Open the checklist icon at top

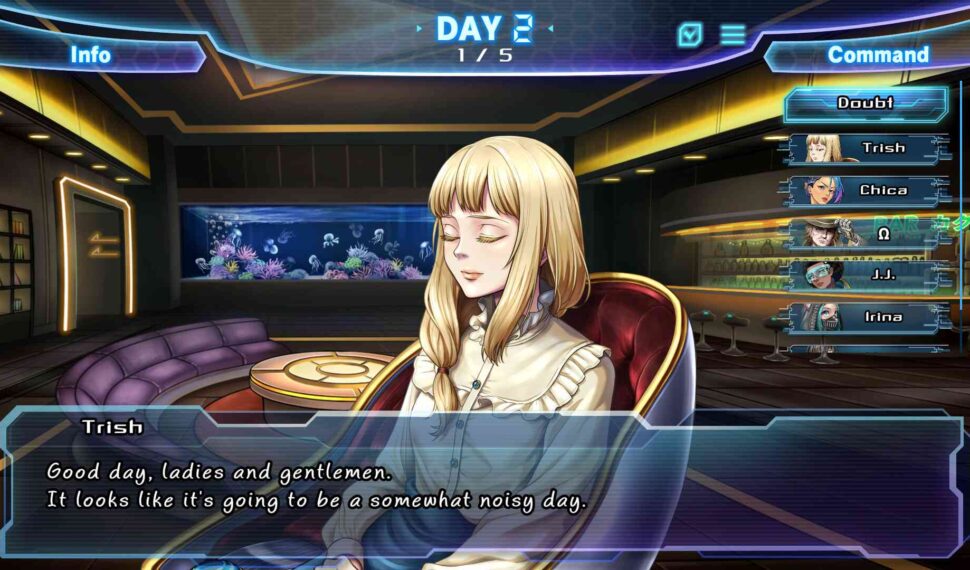click(x=690, y=35)
